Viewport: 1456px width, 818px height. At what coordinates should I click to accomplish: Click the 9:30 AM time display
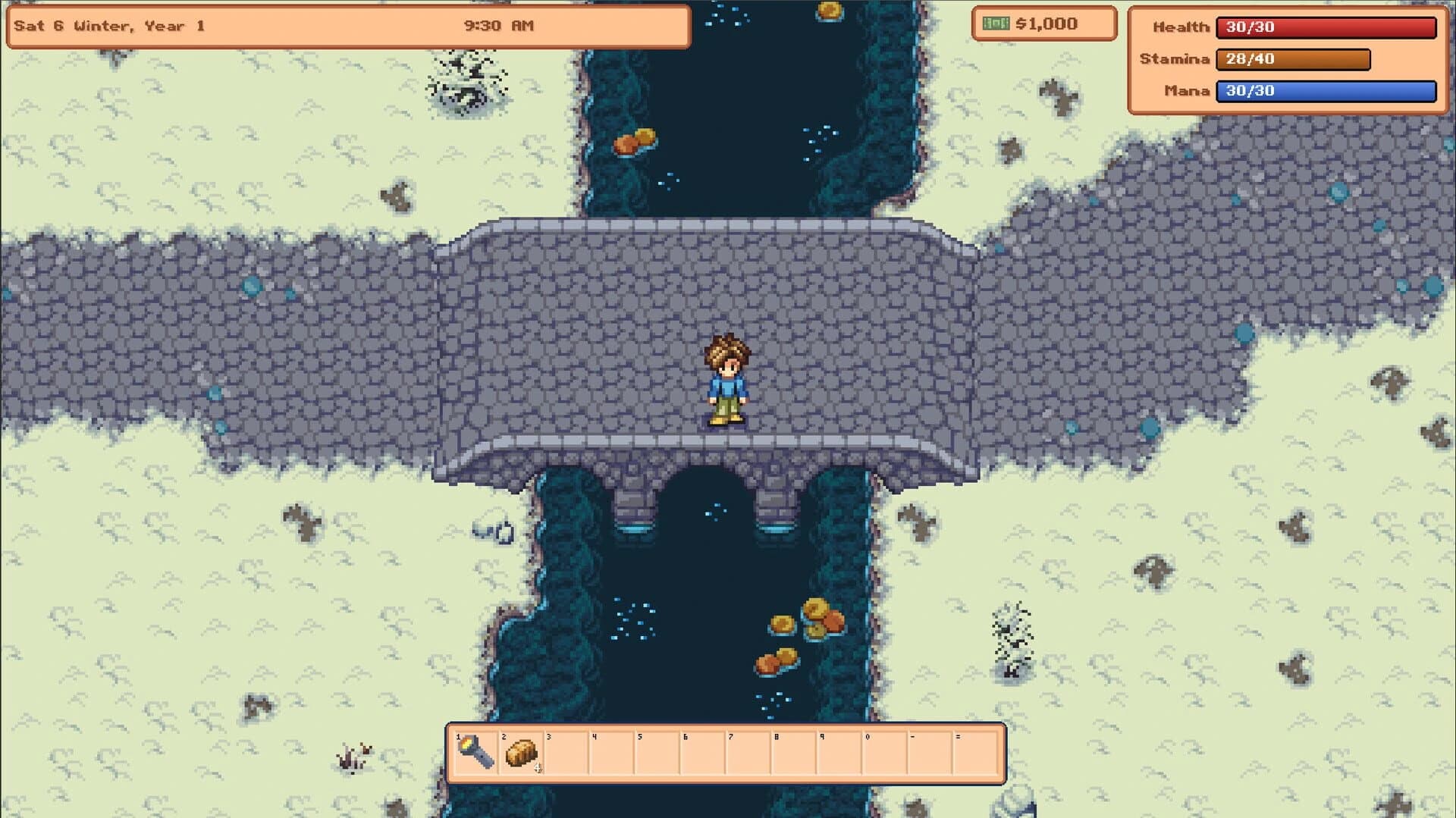498,25
